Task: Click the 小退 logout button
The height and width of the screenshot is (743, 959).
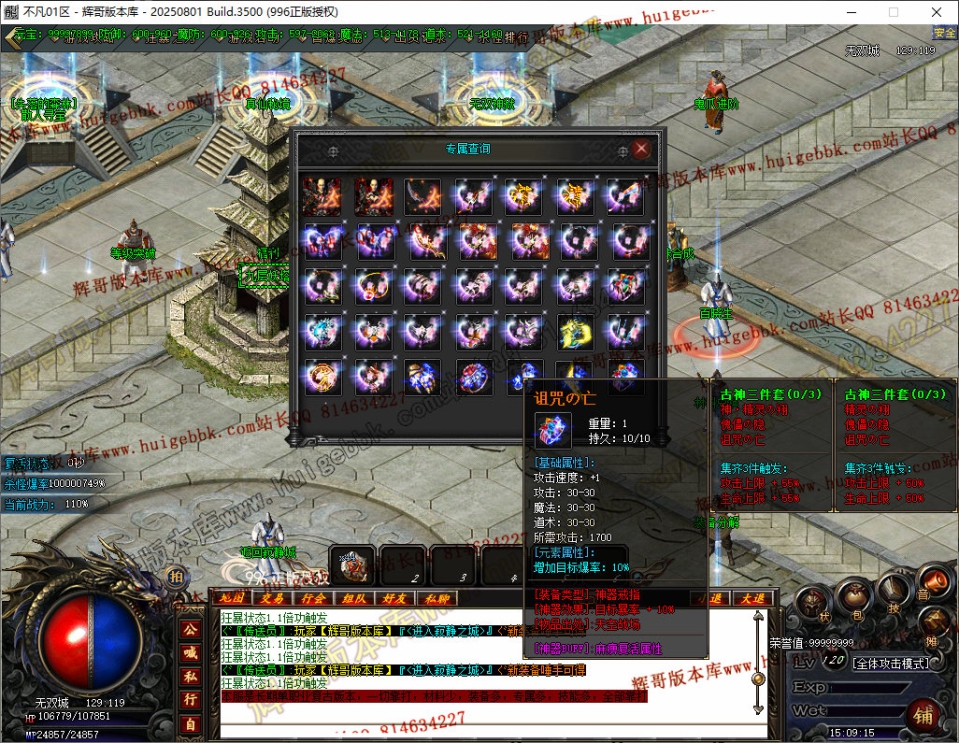Action: pos(711,598)
